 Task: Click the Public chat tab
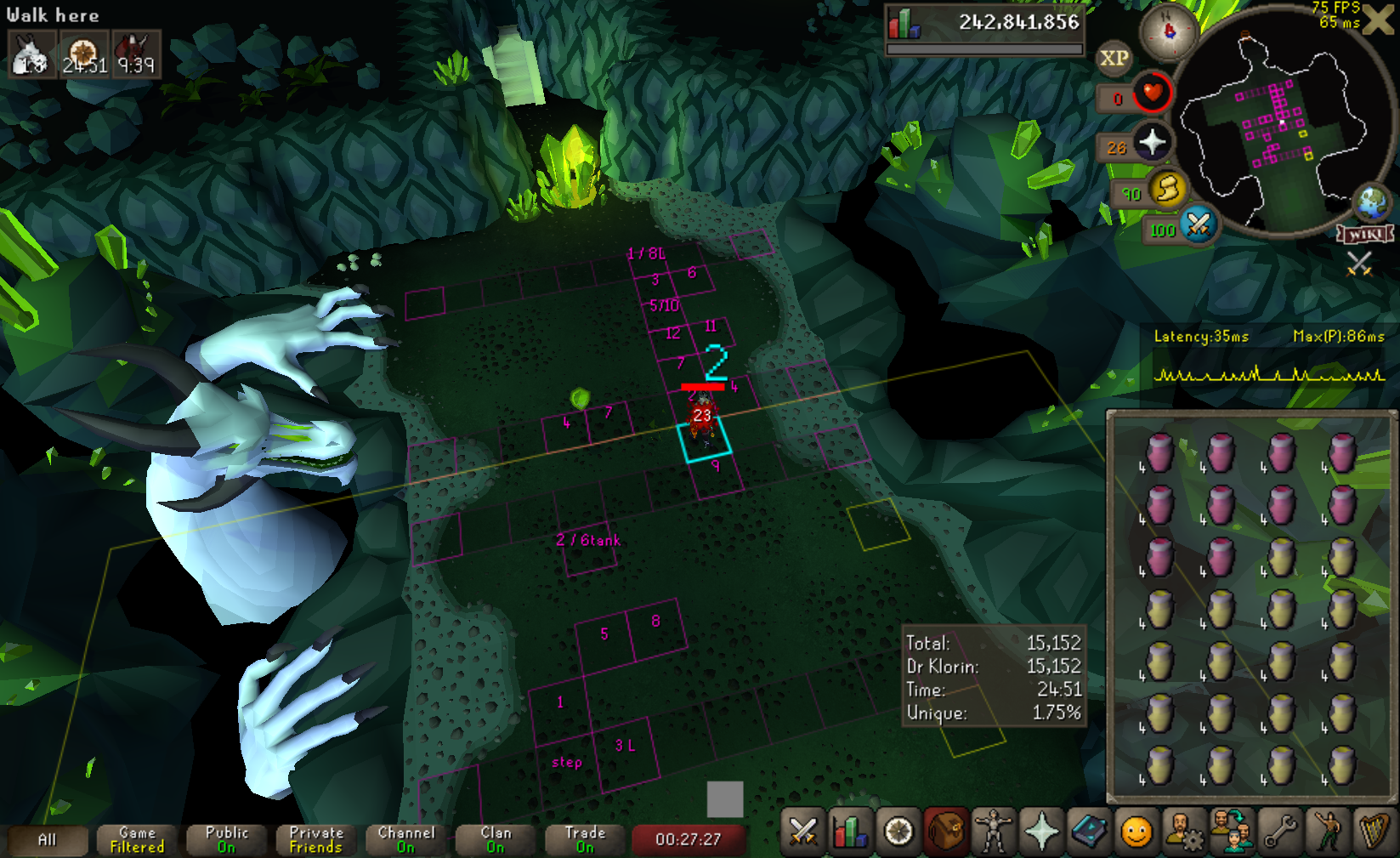227,840
